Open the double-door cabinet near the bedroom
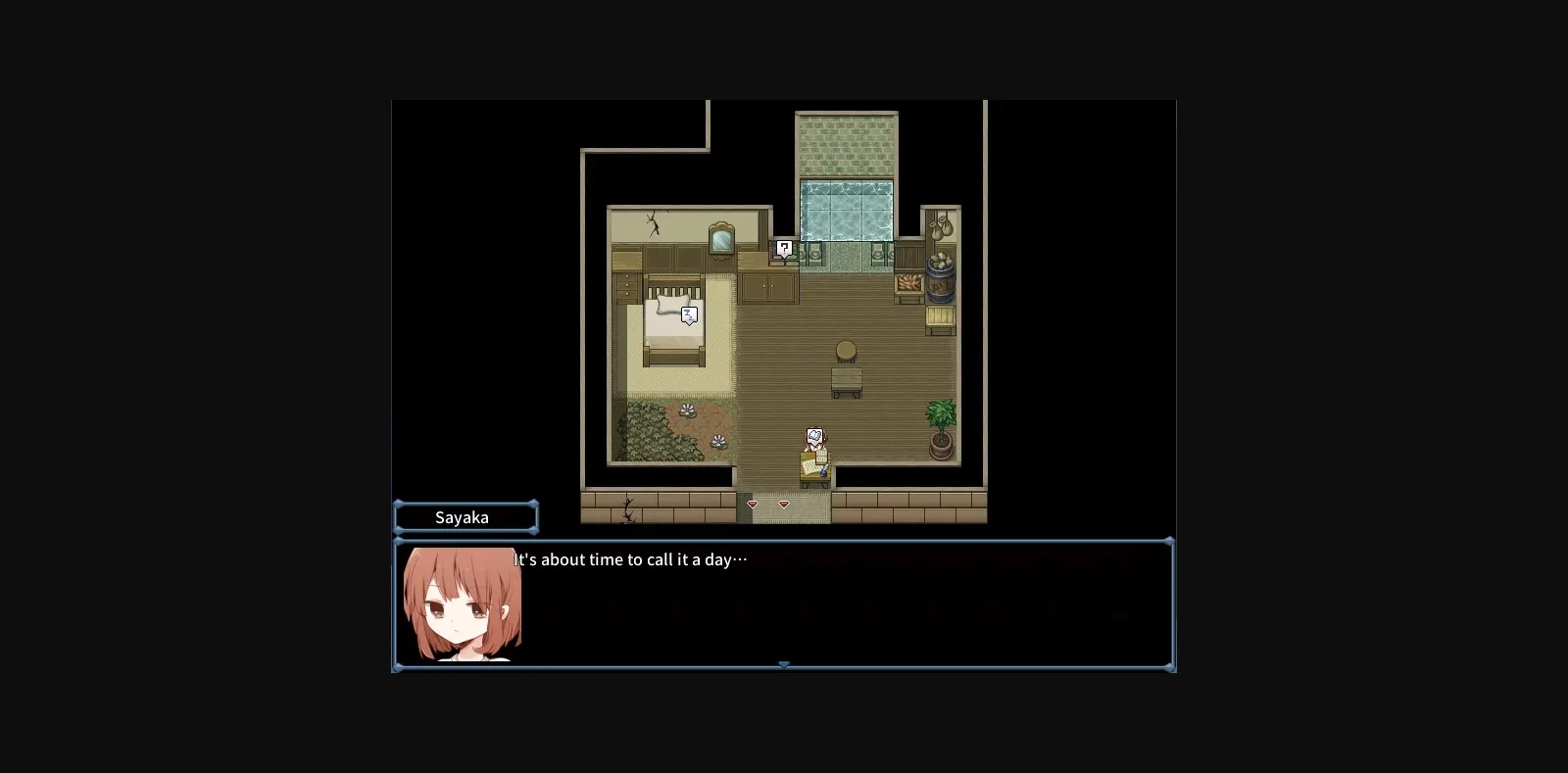The width and height of the screenshot is (1568, 773). tap(768, 284)
